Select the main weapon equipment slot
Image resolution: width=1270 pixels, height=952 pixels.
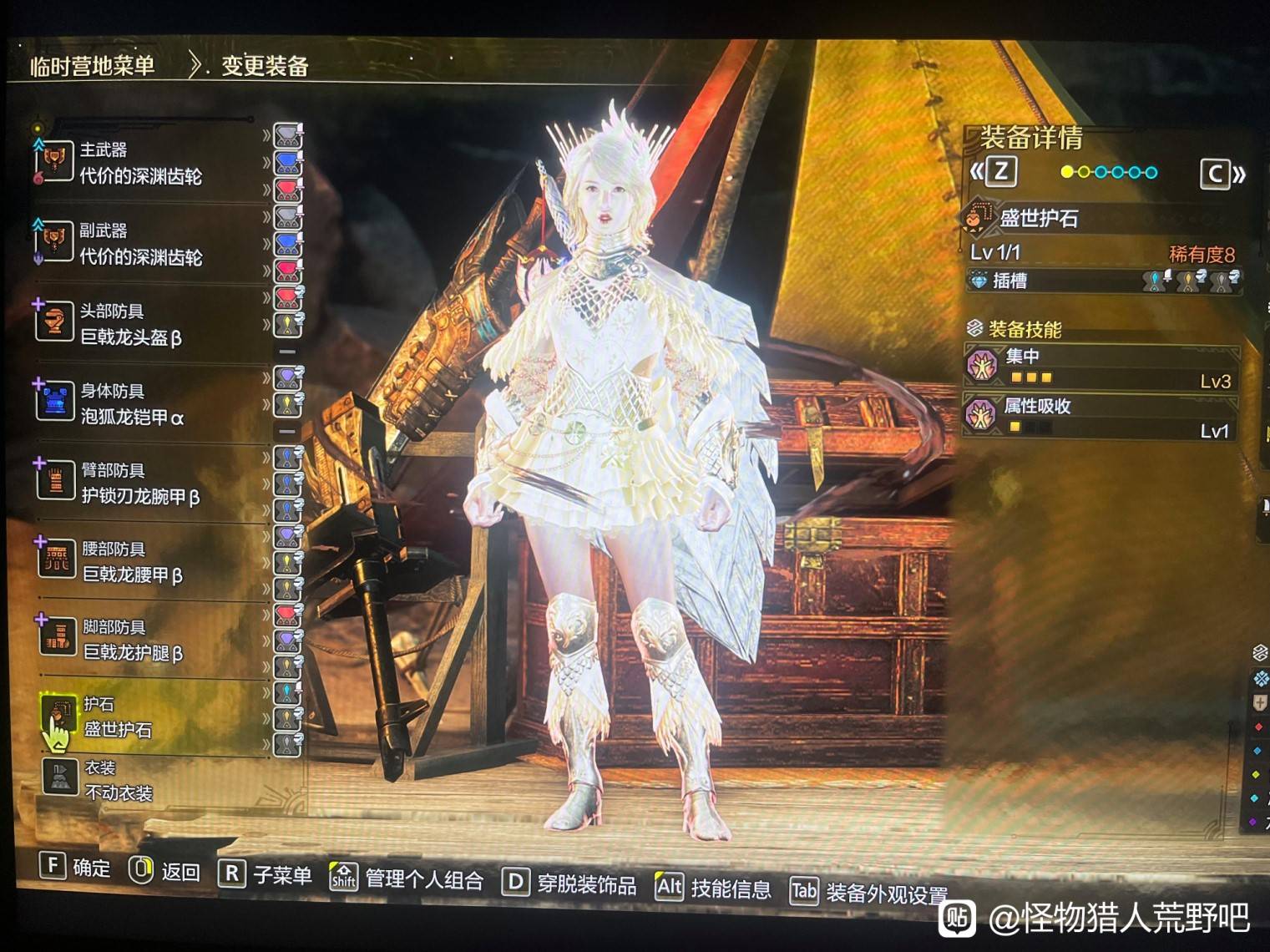(140, 164)
